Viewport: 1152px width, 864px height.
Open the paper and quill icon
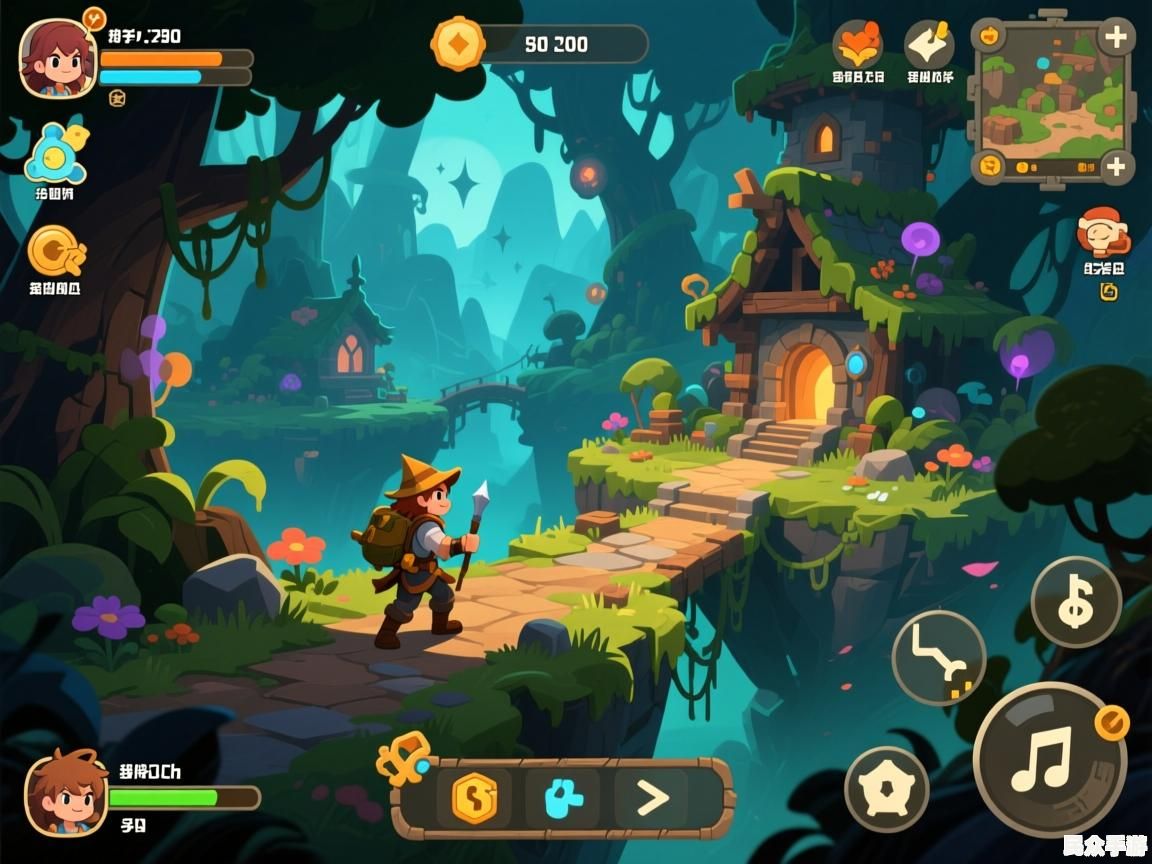click(x=929, y=45)
